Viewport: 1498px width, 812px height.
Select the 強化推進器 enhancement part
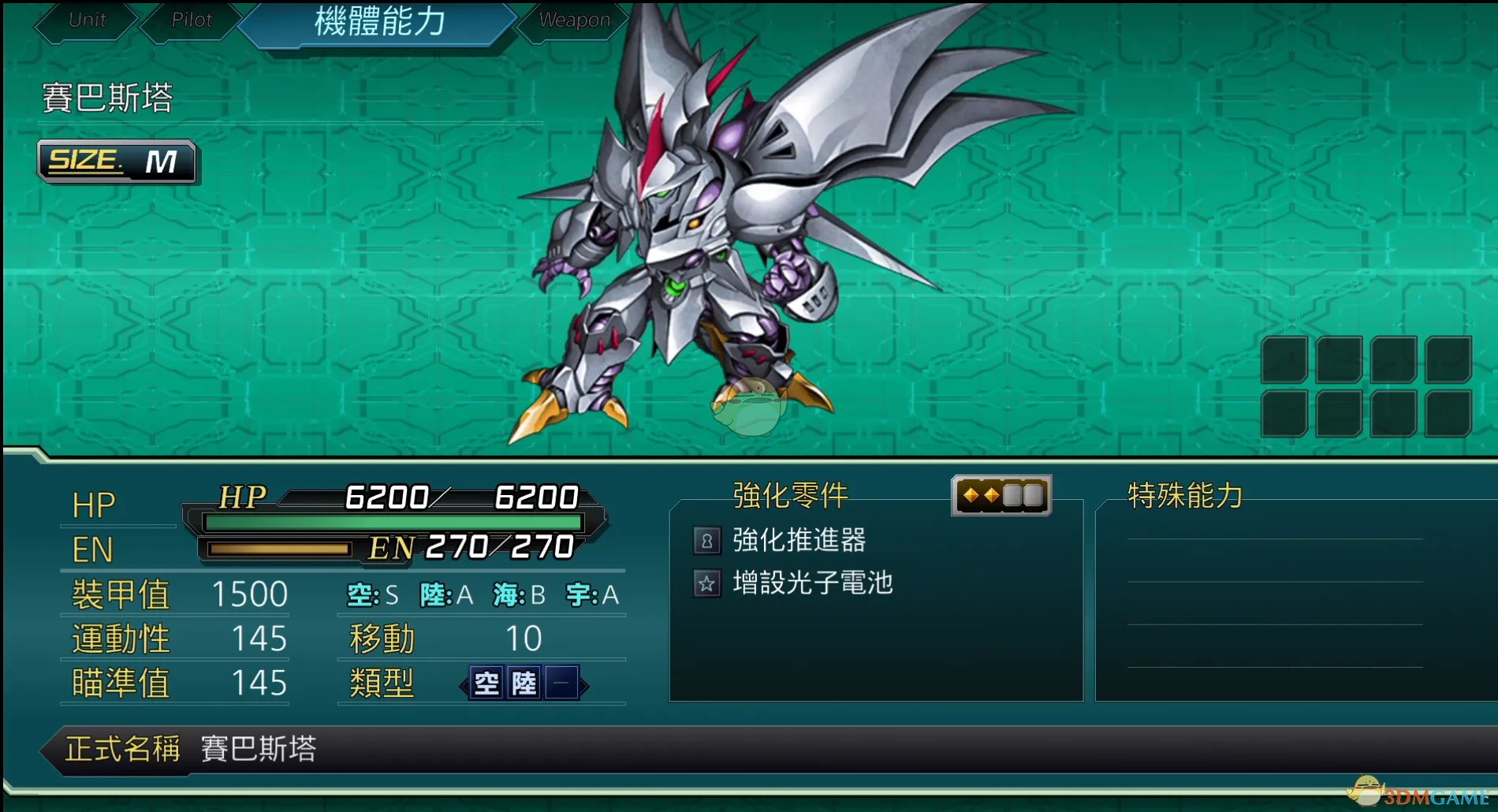798,540
